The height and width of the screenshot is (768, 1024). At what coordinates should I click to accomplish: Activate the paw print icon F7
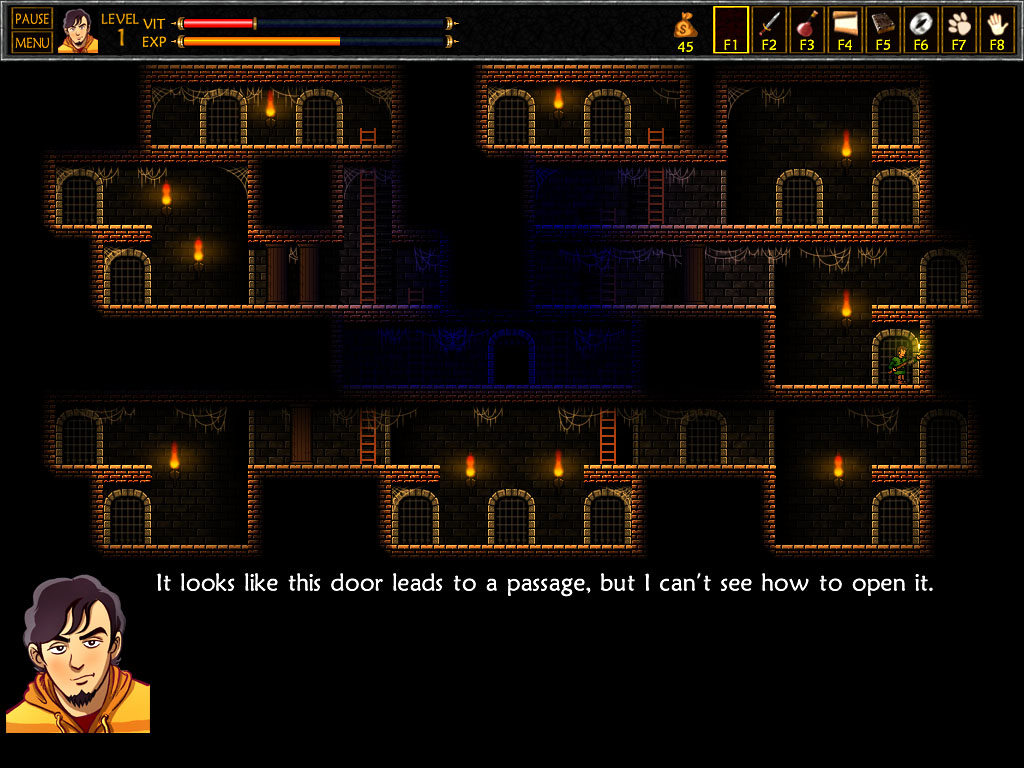point(959,29)
